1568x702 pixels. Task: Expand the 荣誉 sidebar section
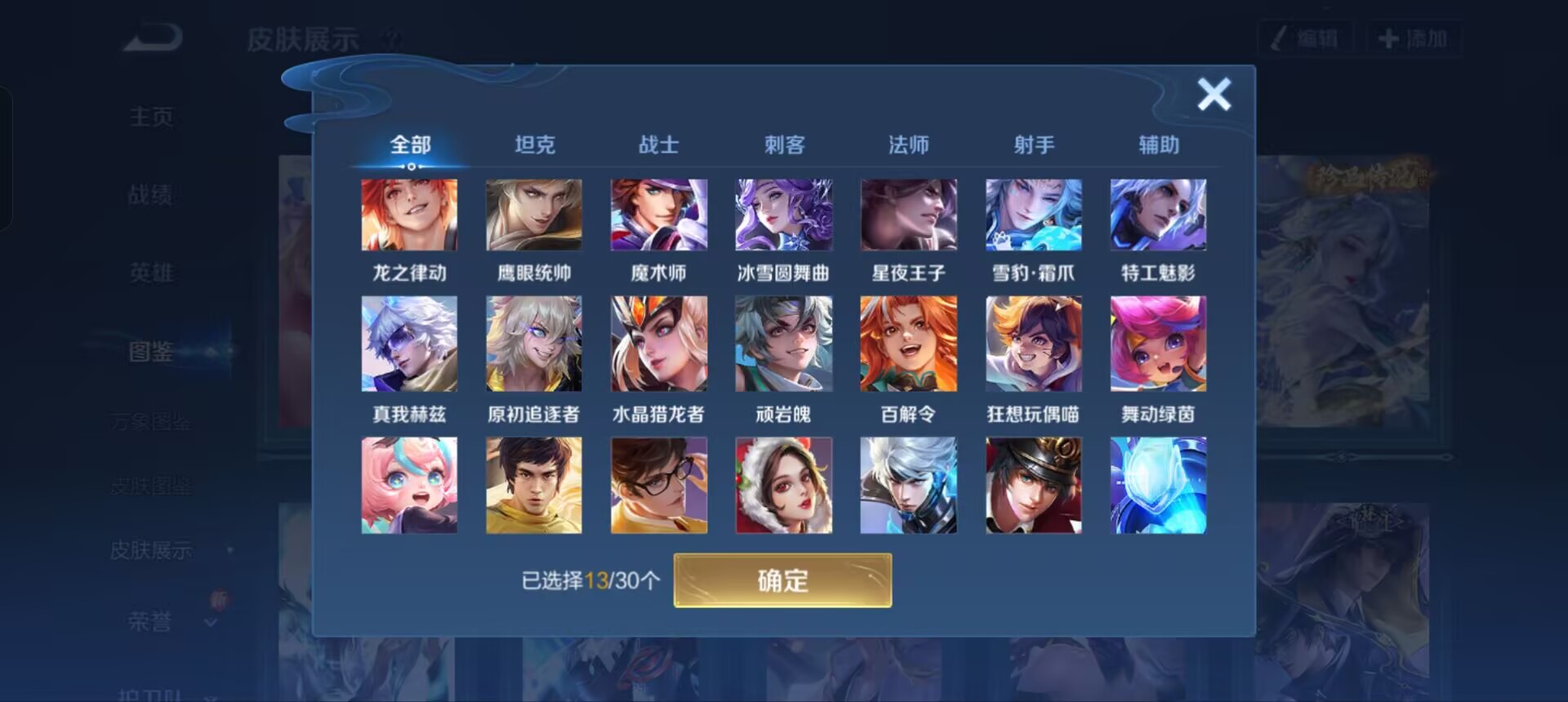152,622
